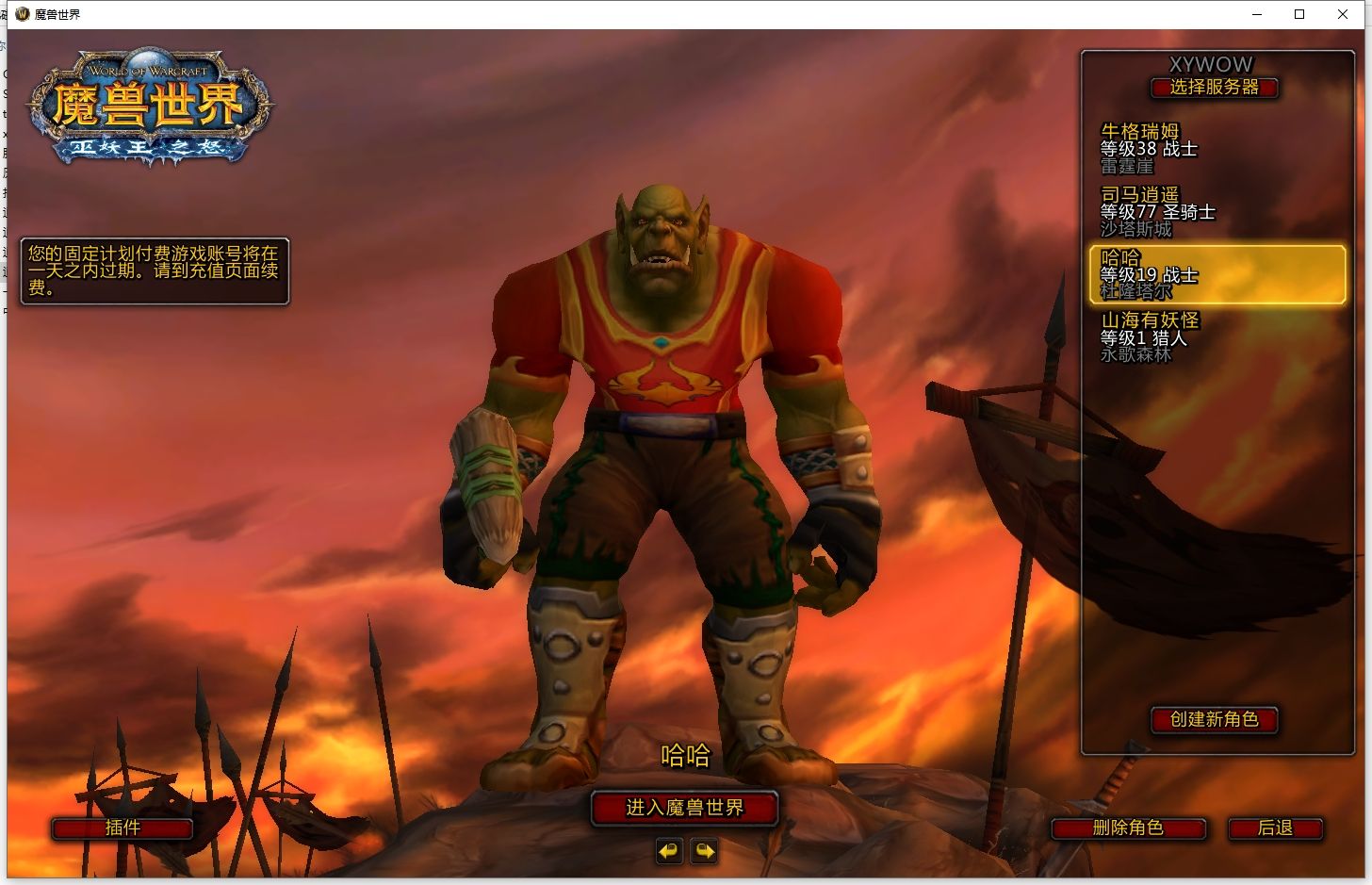
Task: Open the 选择服务器 realm selection
Action: tap(1214, 88)
